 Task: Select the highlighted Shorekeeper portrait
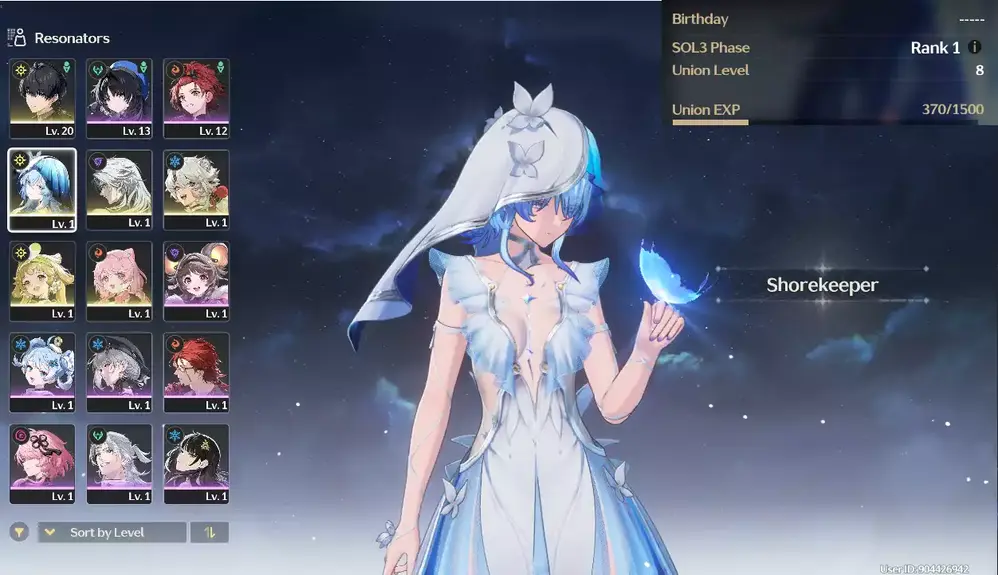click(42, 189)
